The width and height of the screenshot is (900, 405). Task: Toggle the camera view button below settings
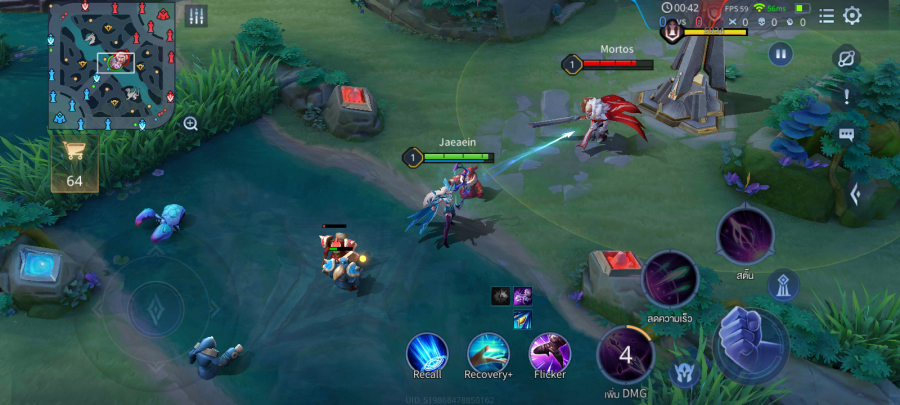tap(847, 58)
